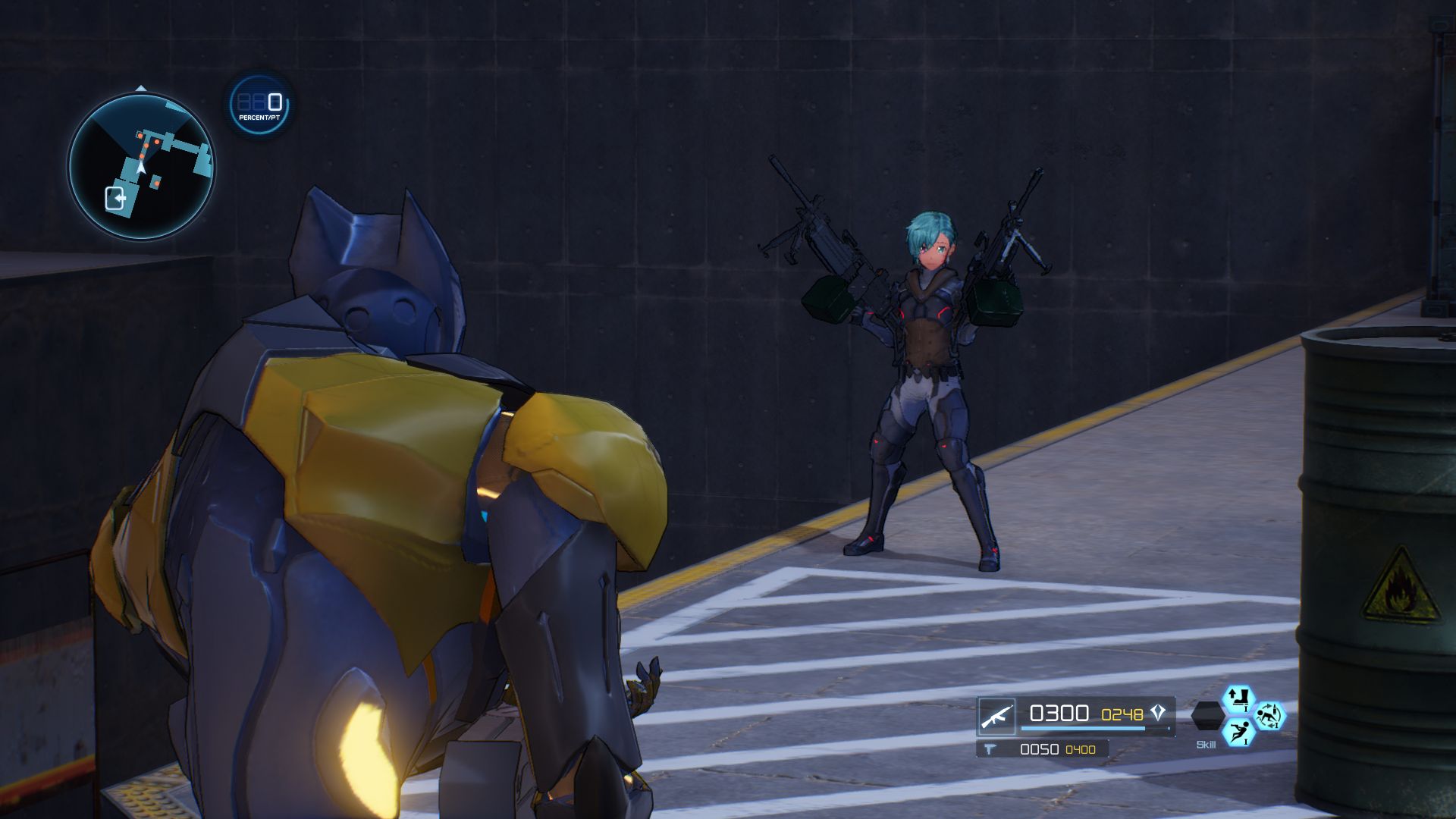
Task: Select the boot-stomp skill hexagon
Action: click(1239, 698)
